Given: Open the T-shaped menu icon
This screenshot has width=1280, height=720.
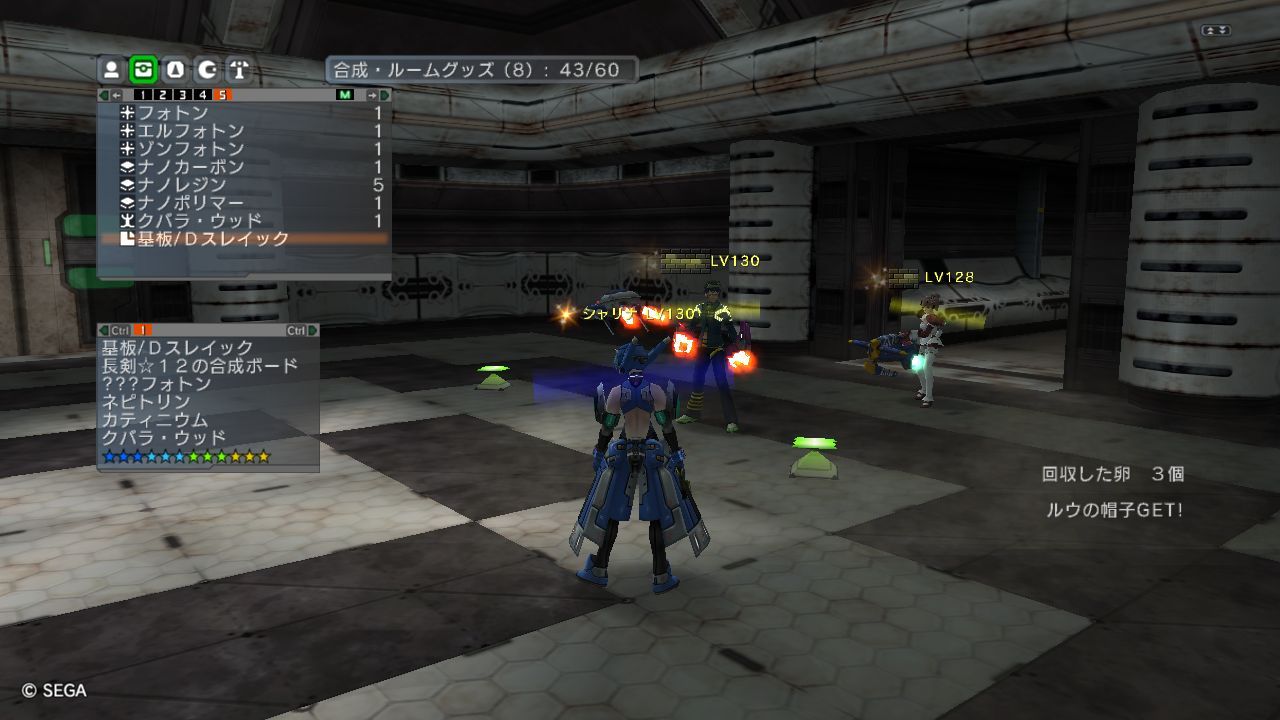Looking at the screenshot, I should 238,70.
